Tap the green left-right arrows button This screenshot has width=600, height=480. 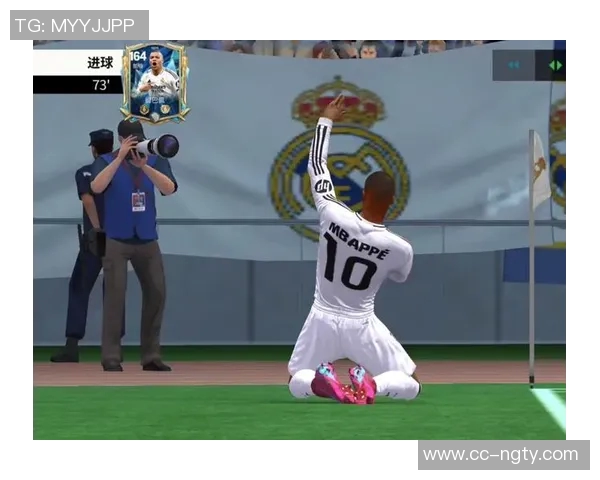555,65
